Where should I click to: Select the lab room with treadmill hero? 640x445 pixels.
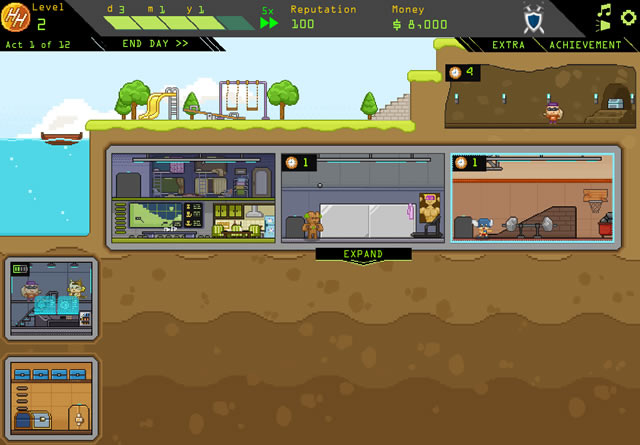pos(362,197)
